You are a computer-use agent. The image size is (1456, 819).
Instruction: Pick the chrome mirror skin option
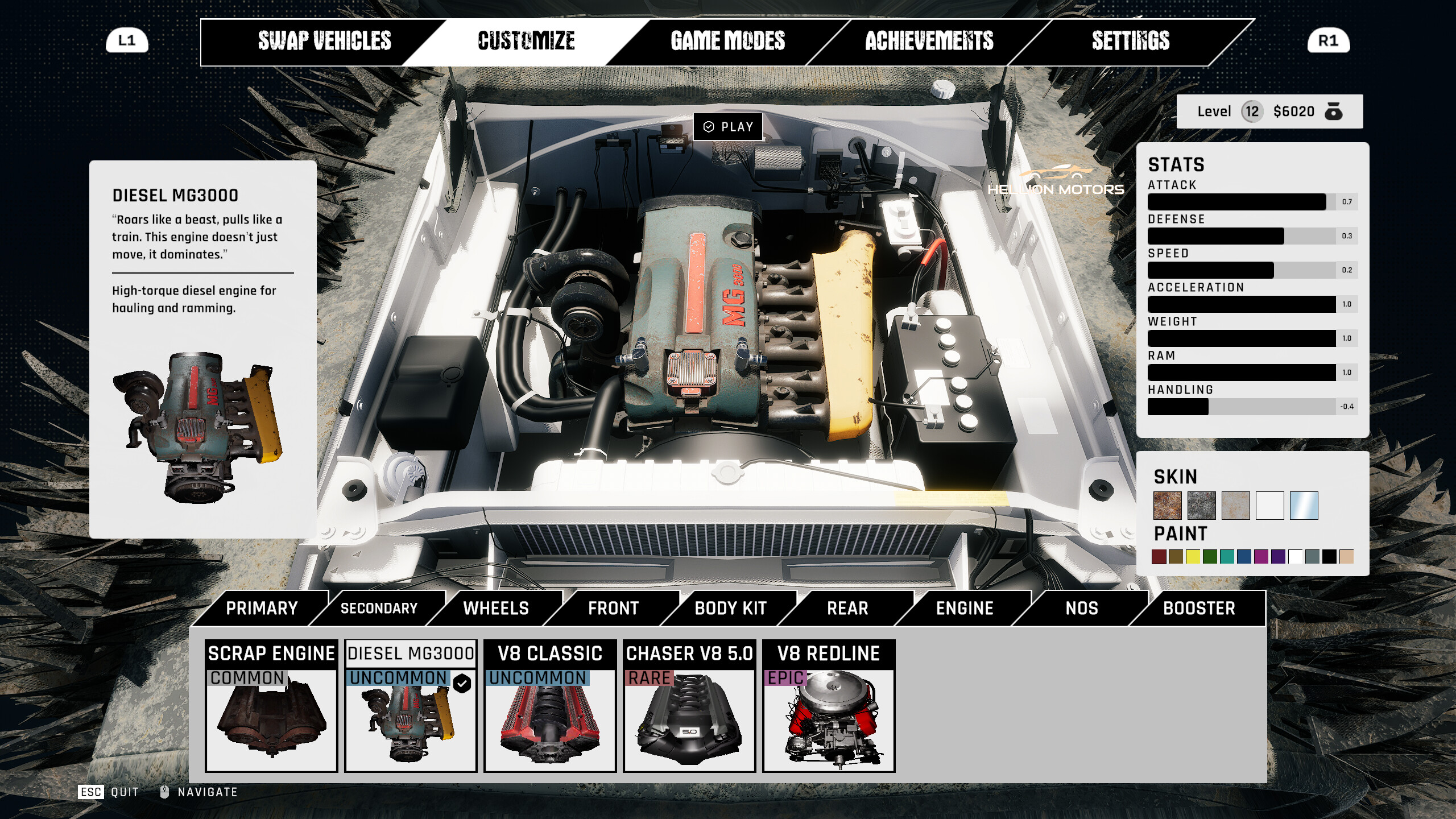pyautogui.click(x=1302, y=506)
